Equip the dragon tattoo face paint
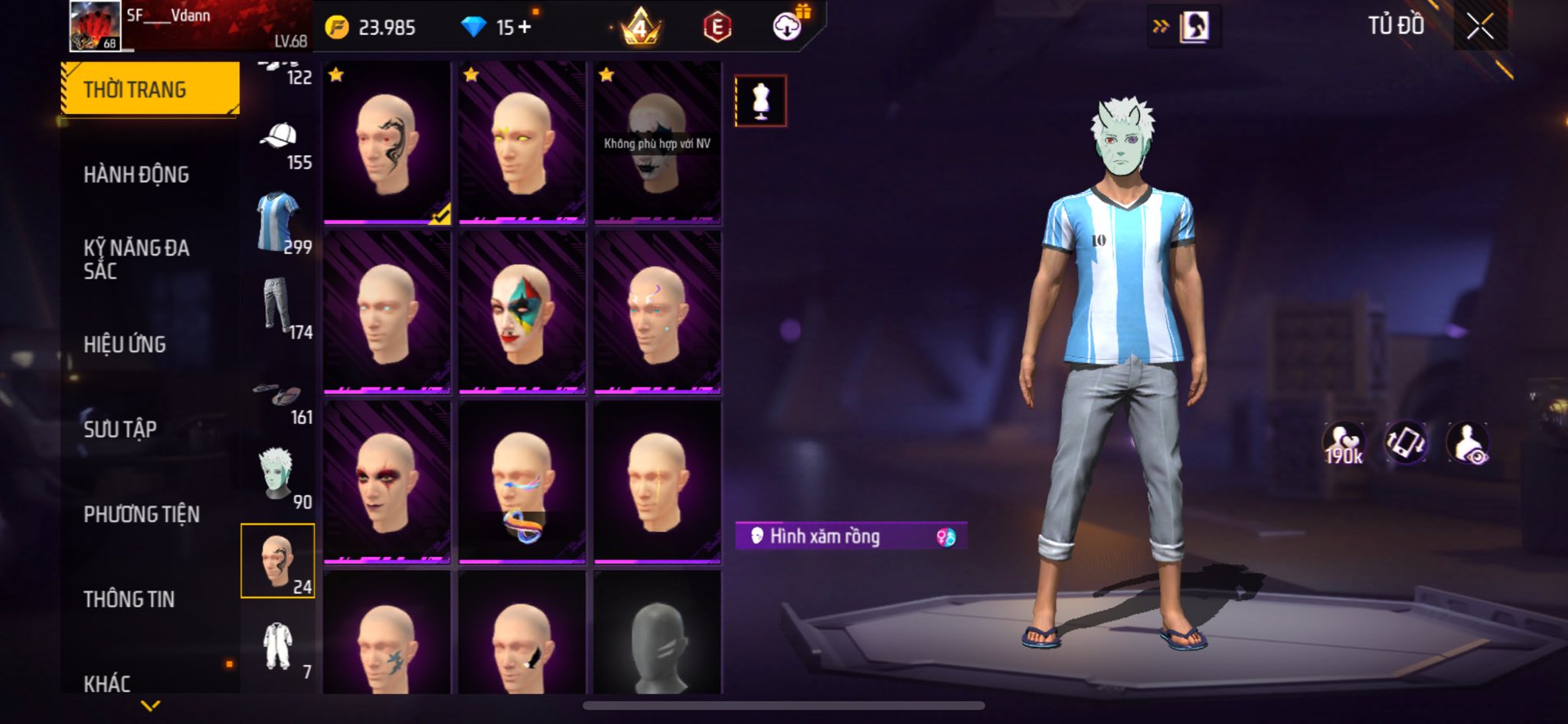This screenshot has height=724, width=1568. [x=387, y=143]
